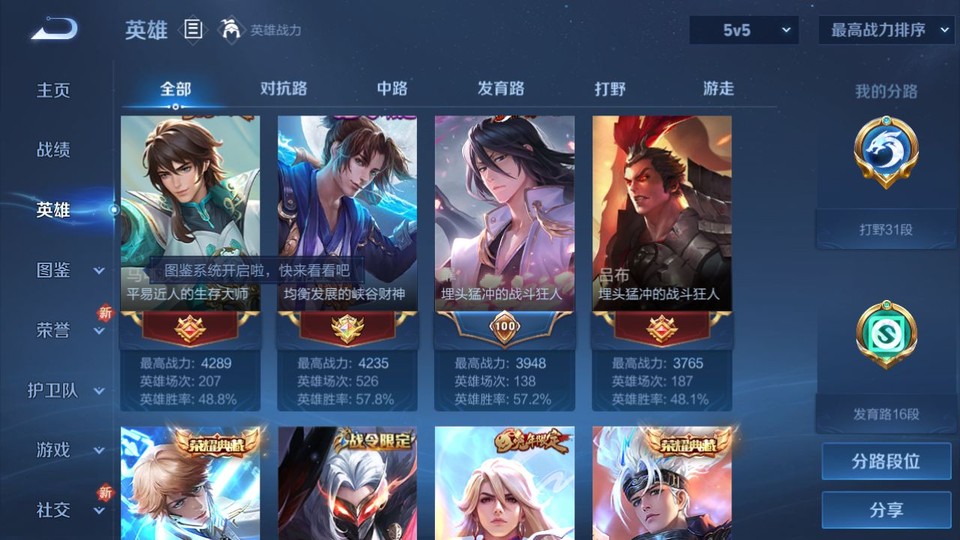Expand the 游戏 sidebar menu
The height and width of the screenshot is (540, 960).
[70, 450]
